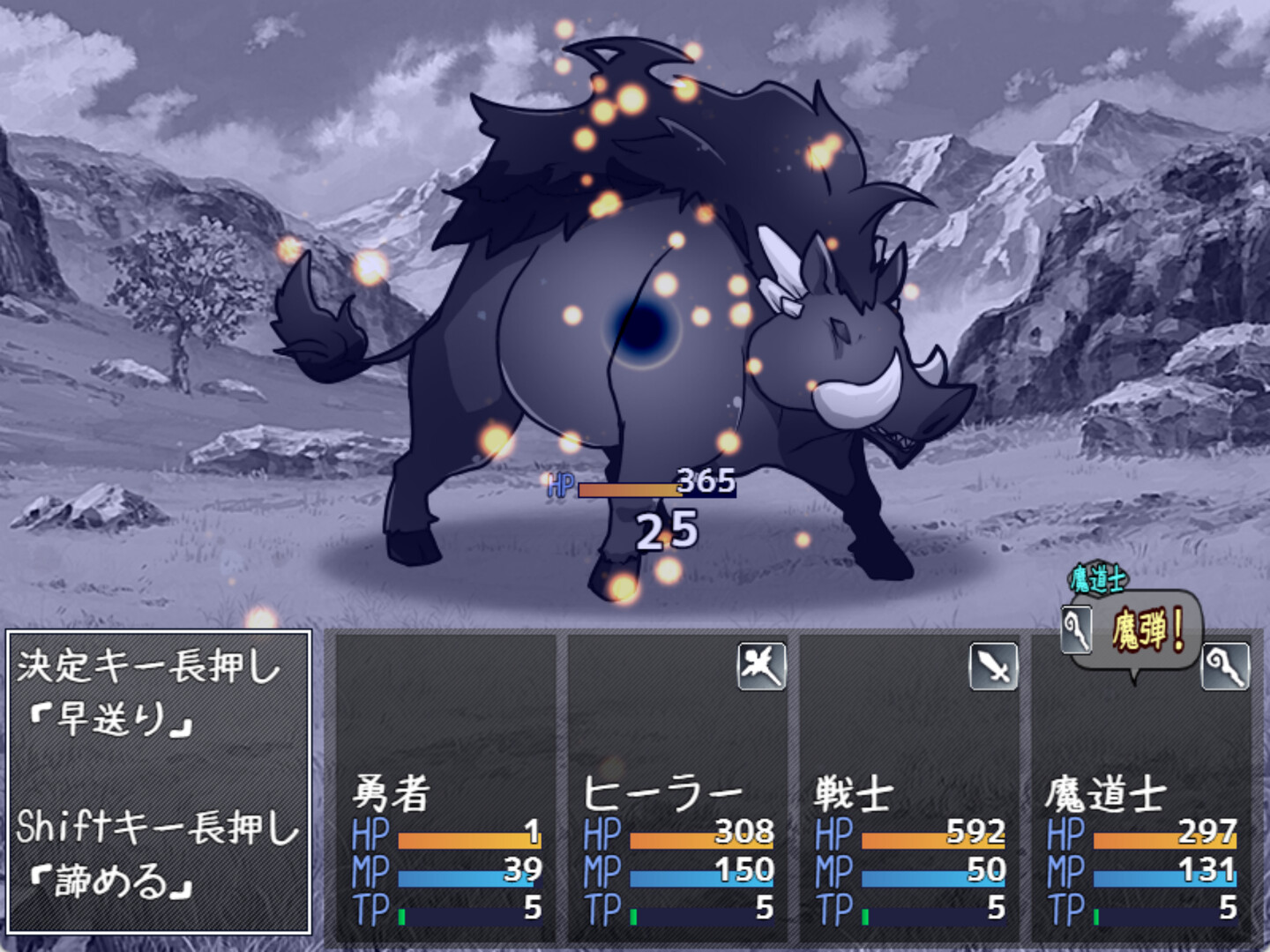Click the HP label on the boss gauge
Viewport: 1270px width, 952px height.
(559, 483)
